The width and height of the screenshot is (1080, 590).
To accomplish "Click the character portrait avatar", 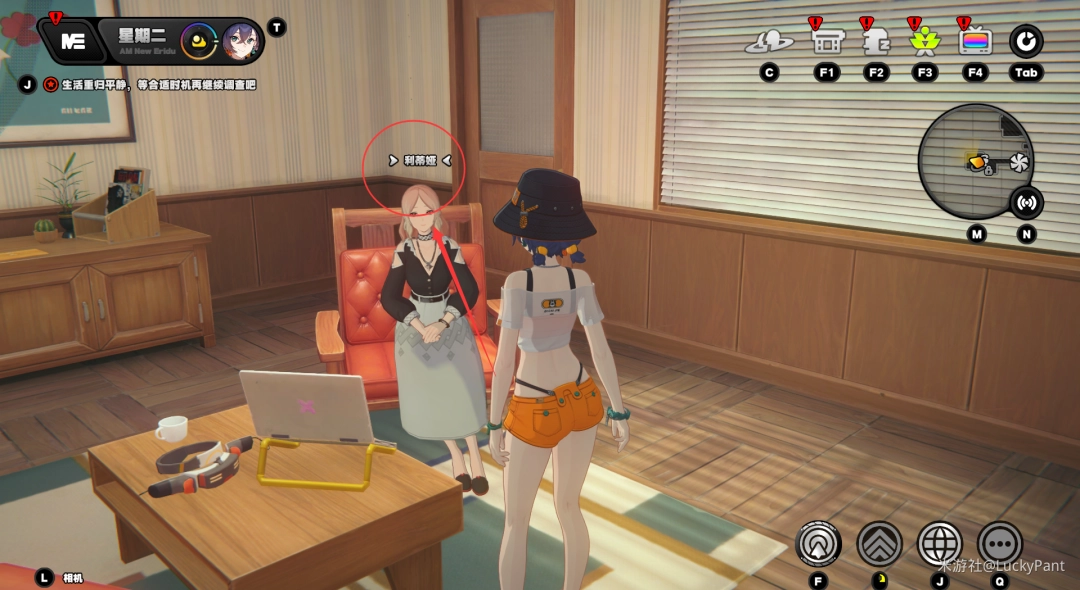I will [x=240, y=41].
